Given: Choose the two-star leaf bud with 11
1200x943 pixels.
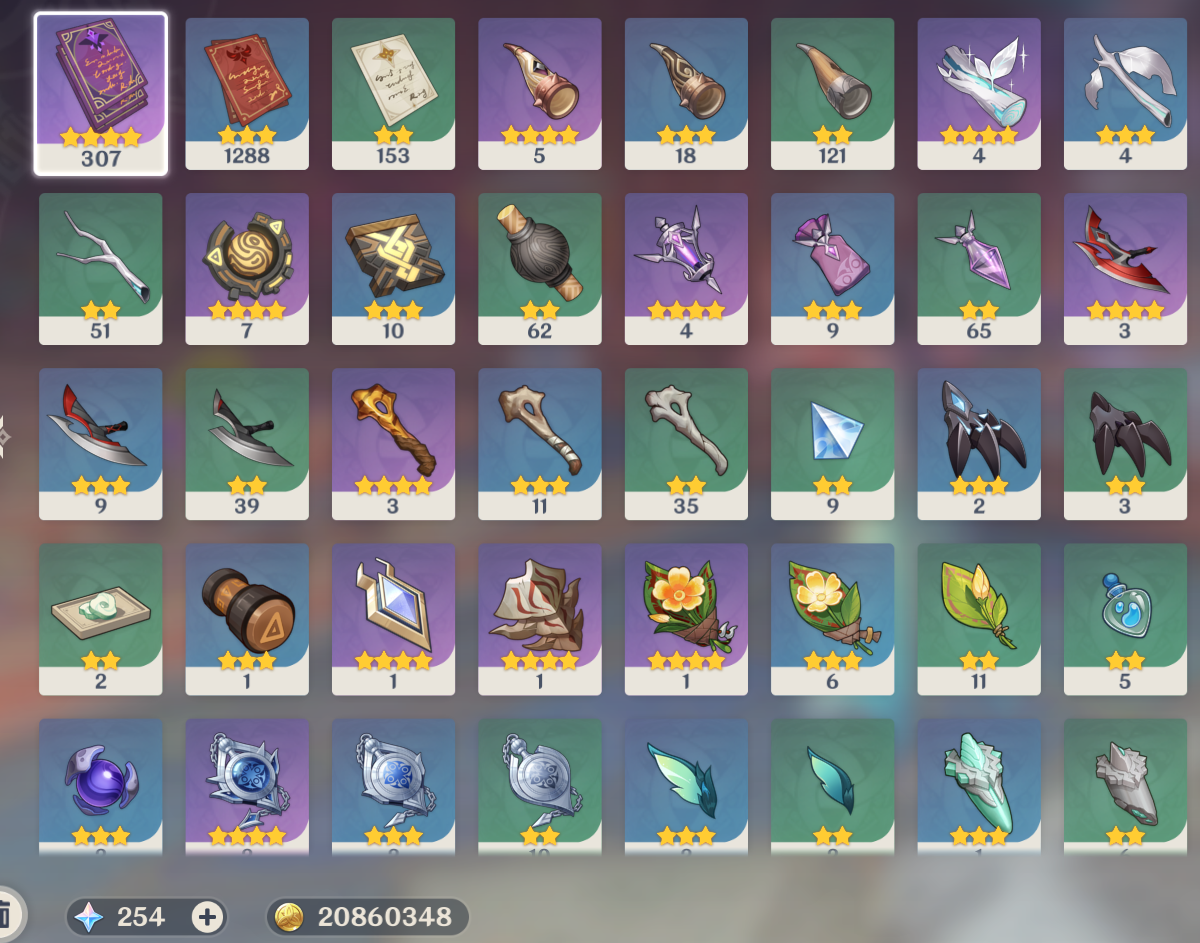Looking at the screenshot, I should point(978,618).
